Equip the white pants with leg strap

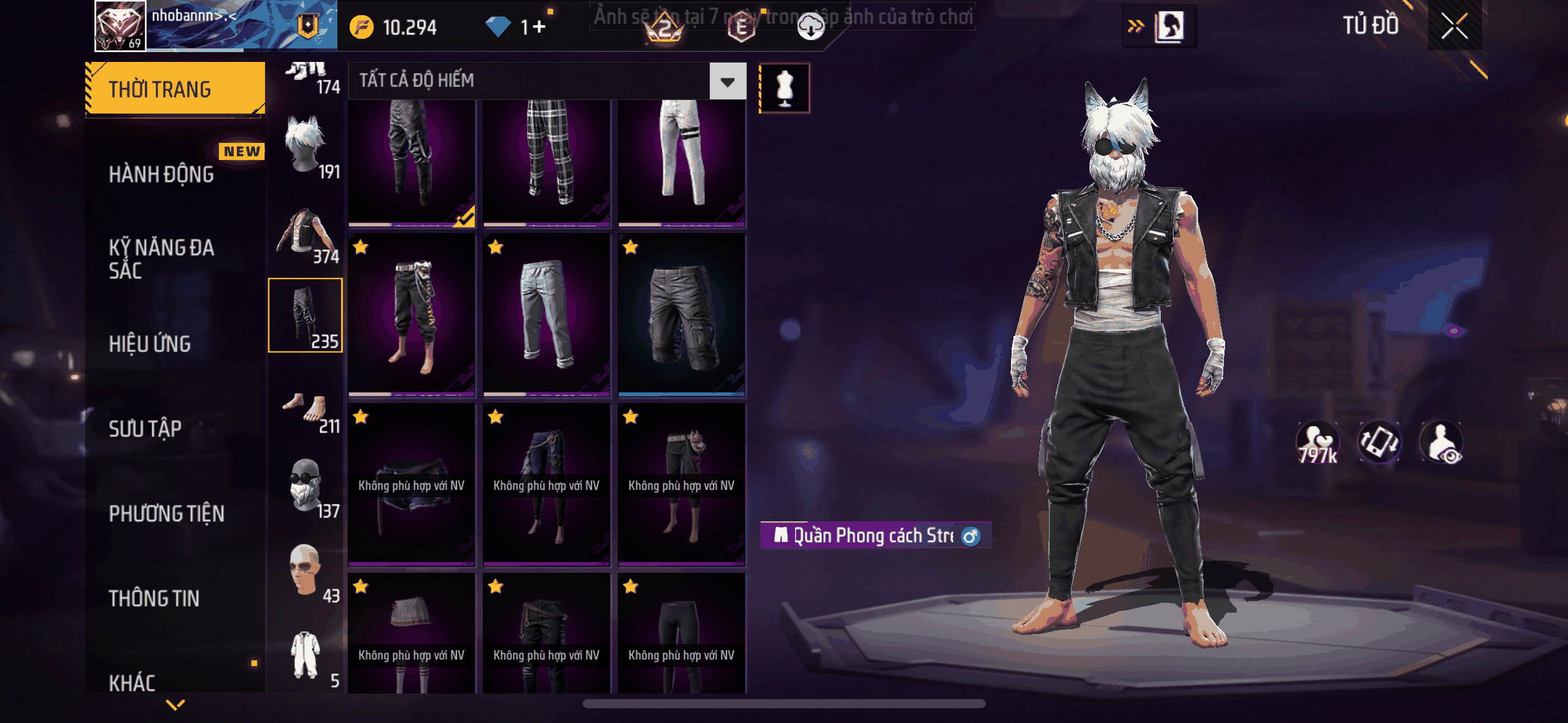(x=682, y=162)
